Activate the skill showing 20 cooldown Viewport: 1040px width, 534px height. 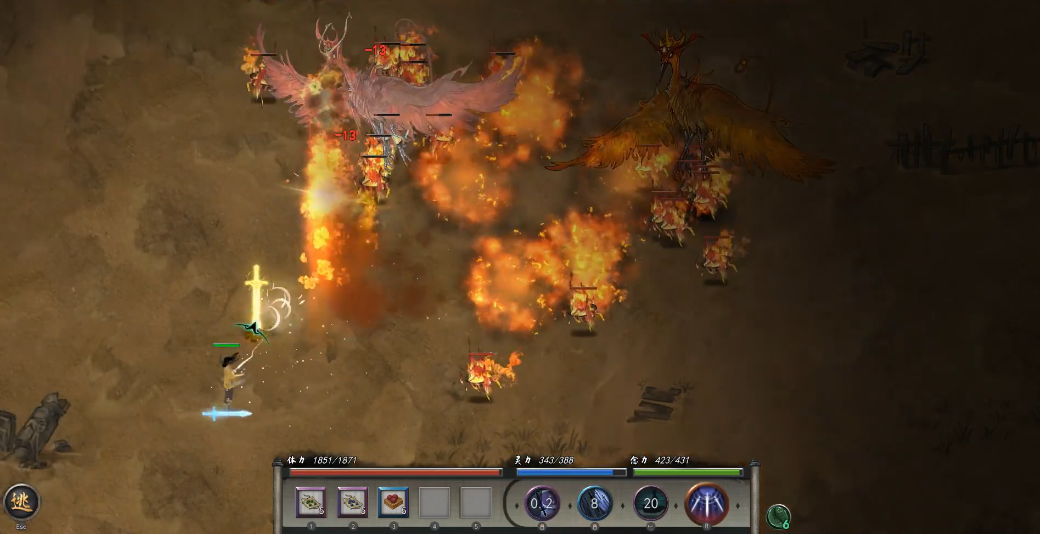click(x=651, y=502)
